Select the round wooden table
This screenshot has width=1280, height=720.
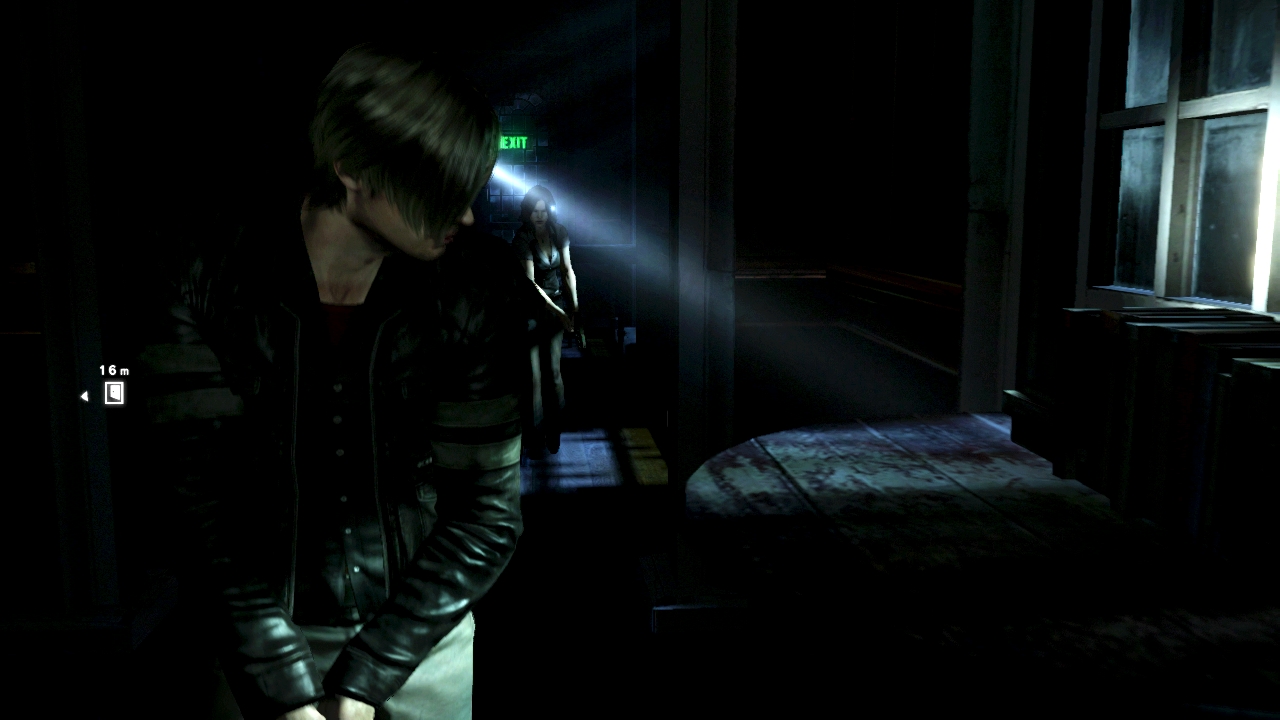pos(870,490)
